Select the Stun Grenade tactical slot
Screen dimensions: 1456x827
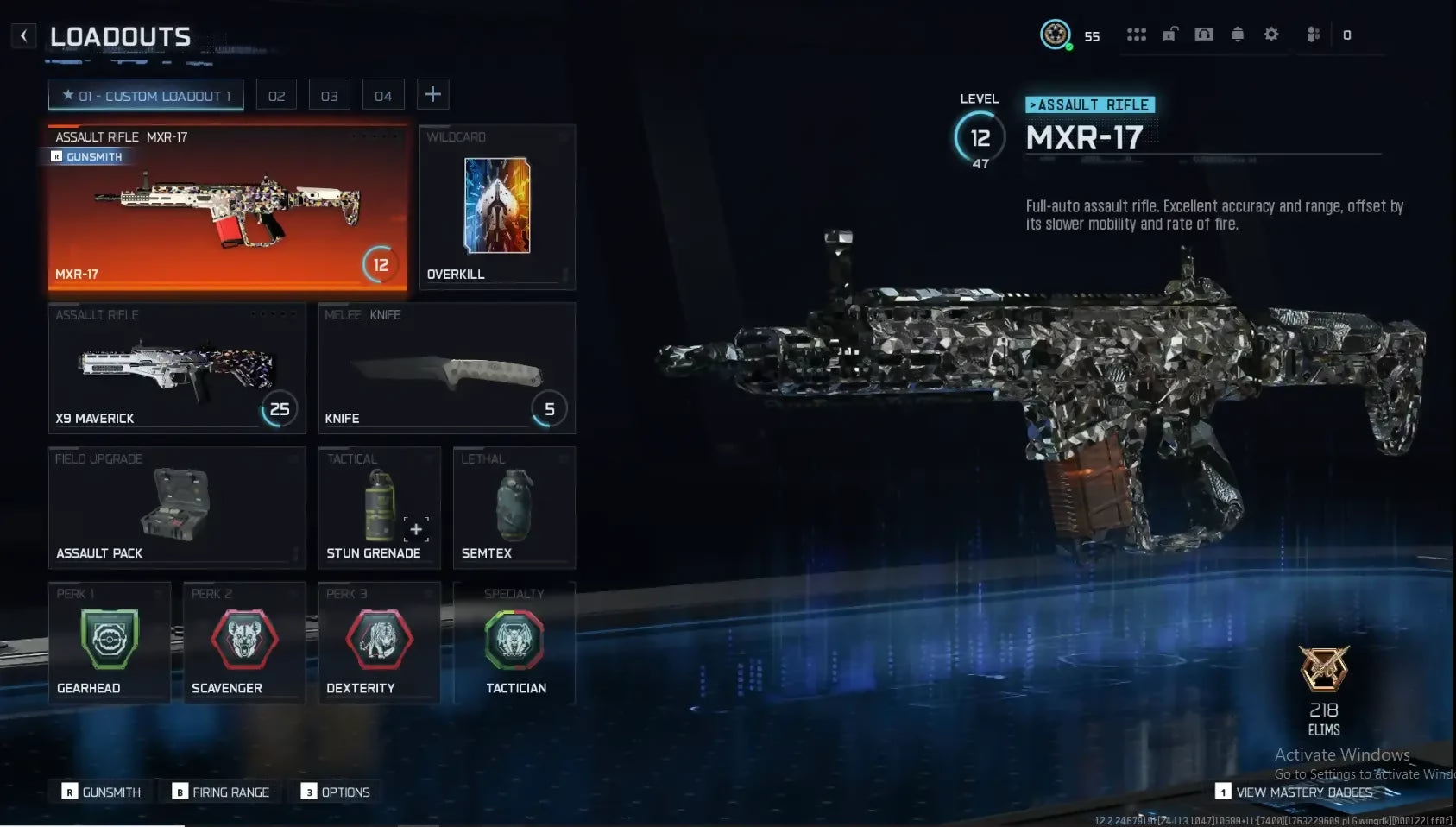[x=379, y=508]
